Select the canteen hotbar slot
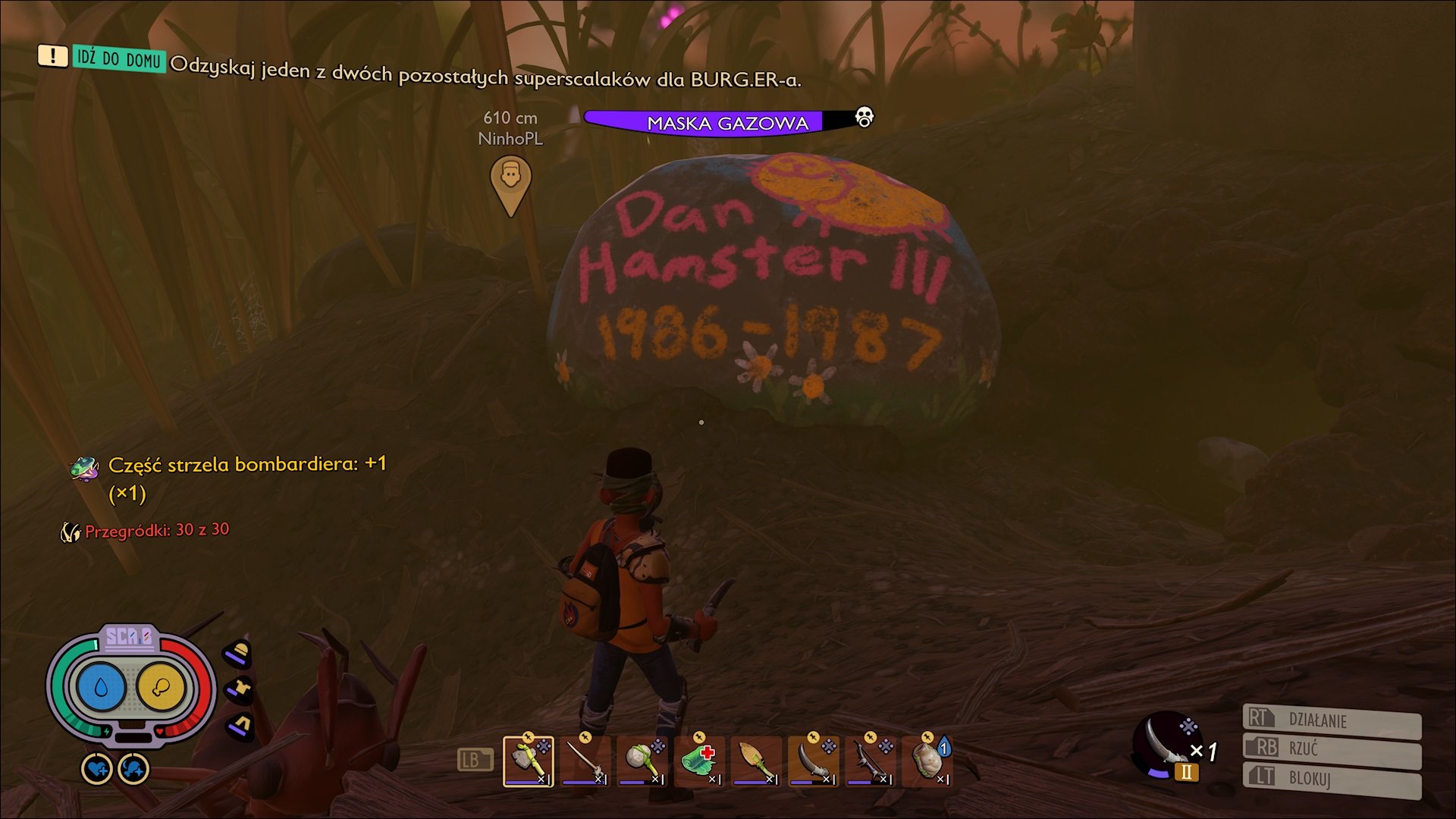 point(927,761)
